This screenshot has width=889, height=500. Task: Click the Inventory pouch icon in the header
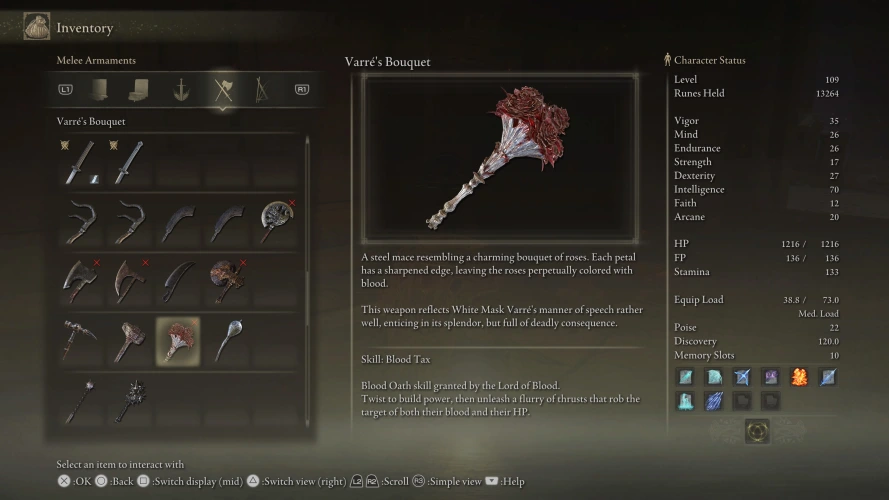[37, 27]
